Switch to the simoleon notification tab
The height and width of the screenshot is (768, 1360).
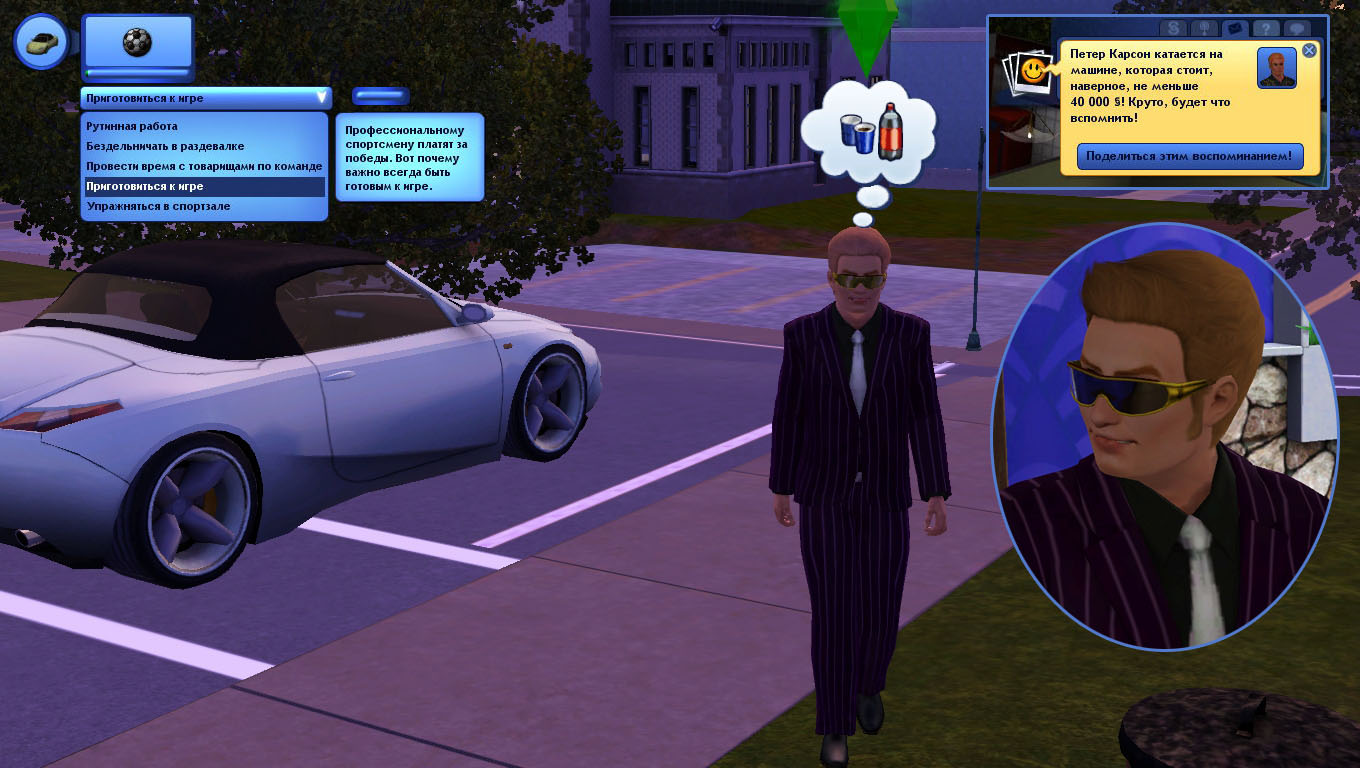click(1172, 29)
